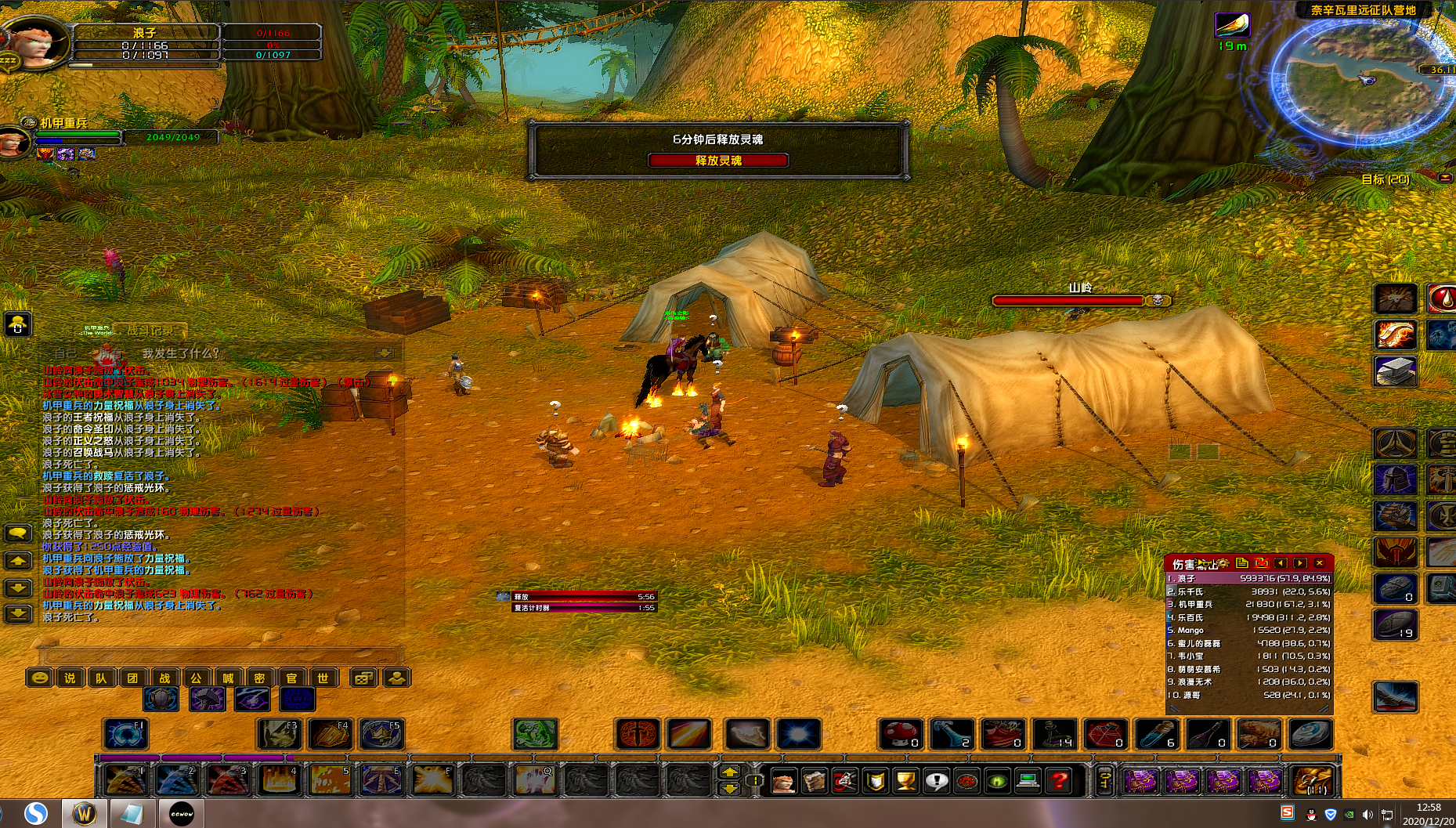Open the emote smiley face button

click(x=39, y=678)
